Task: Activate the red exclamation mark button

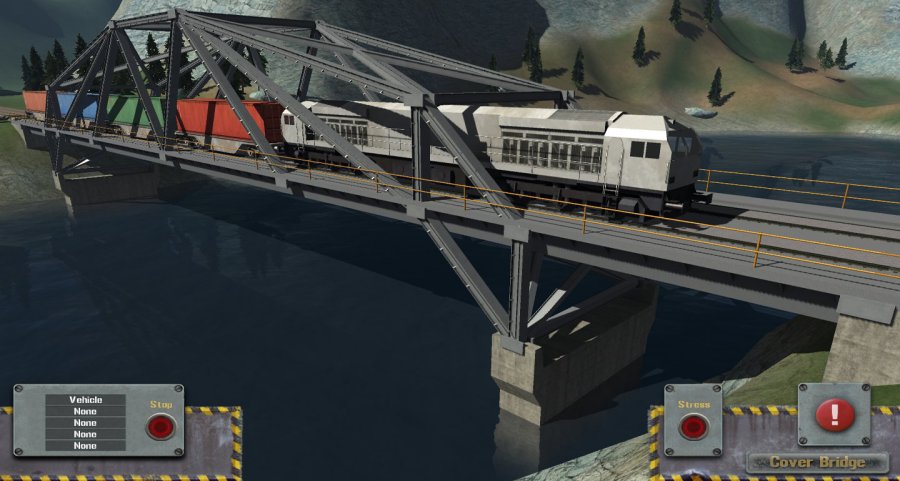Action: [x=834, y=414]
